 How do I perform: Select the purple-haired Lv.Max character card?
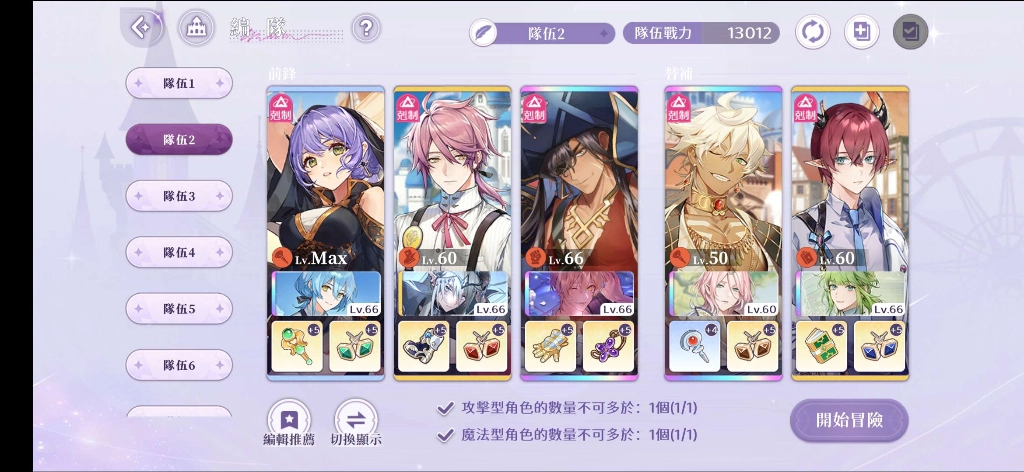pyautogui.click(x=326, y=180)
